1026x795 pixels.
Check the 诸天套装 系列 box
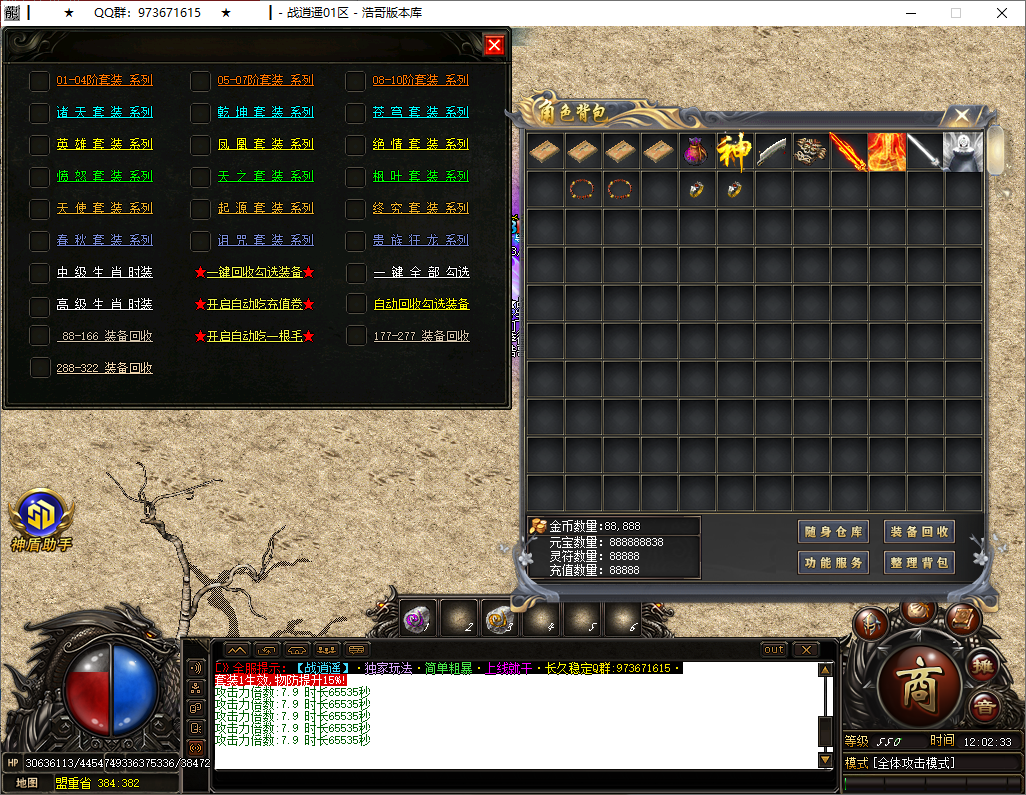pyautogui.click(x=39, y=113)
